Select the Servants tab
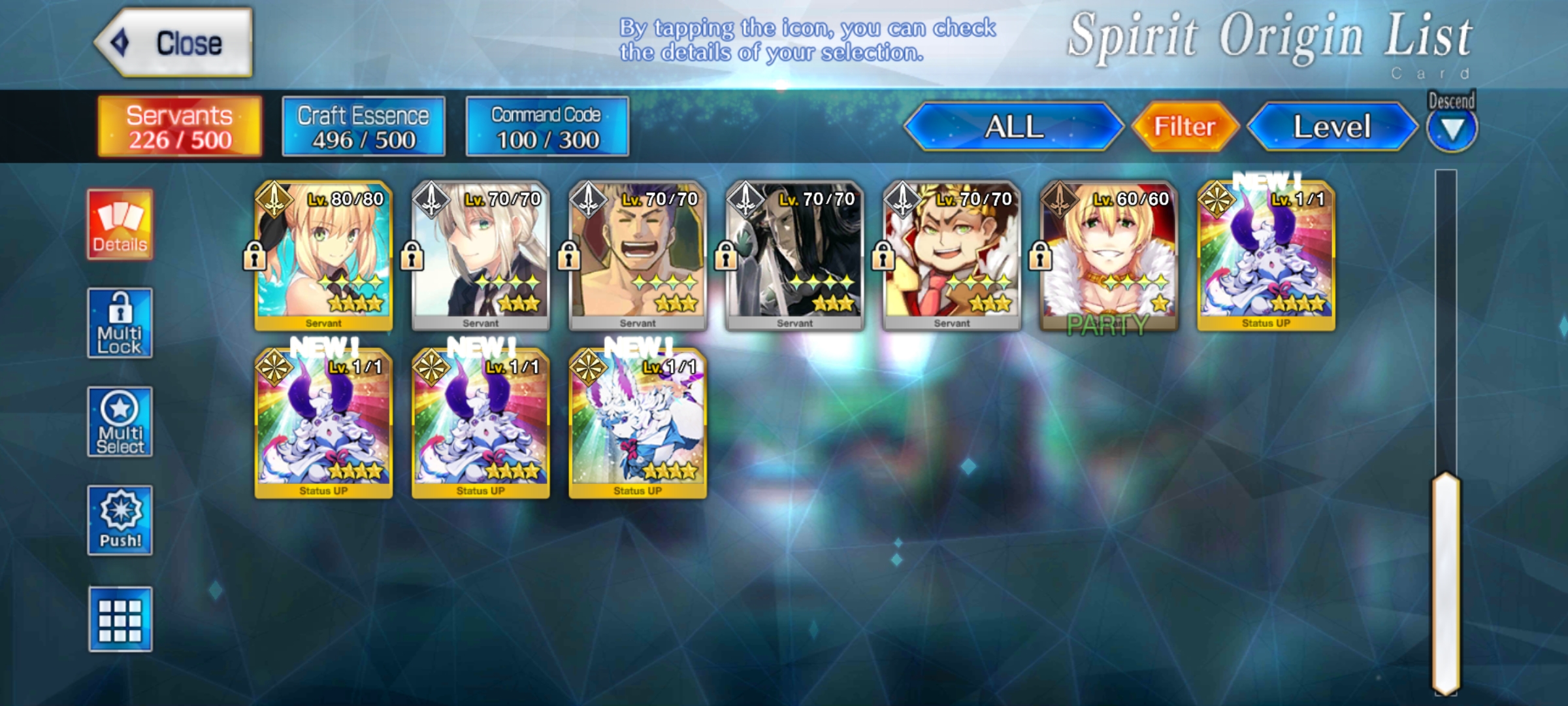The image size is (1568, 706). tap(180, 127)
